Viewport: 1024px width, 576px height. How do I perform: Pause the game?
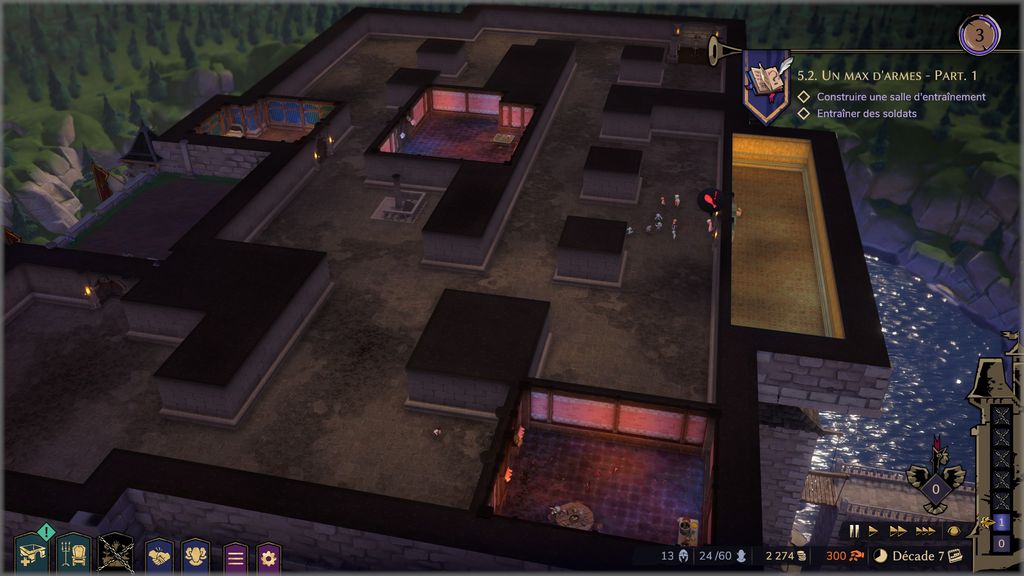tap(855, 531)
